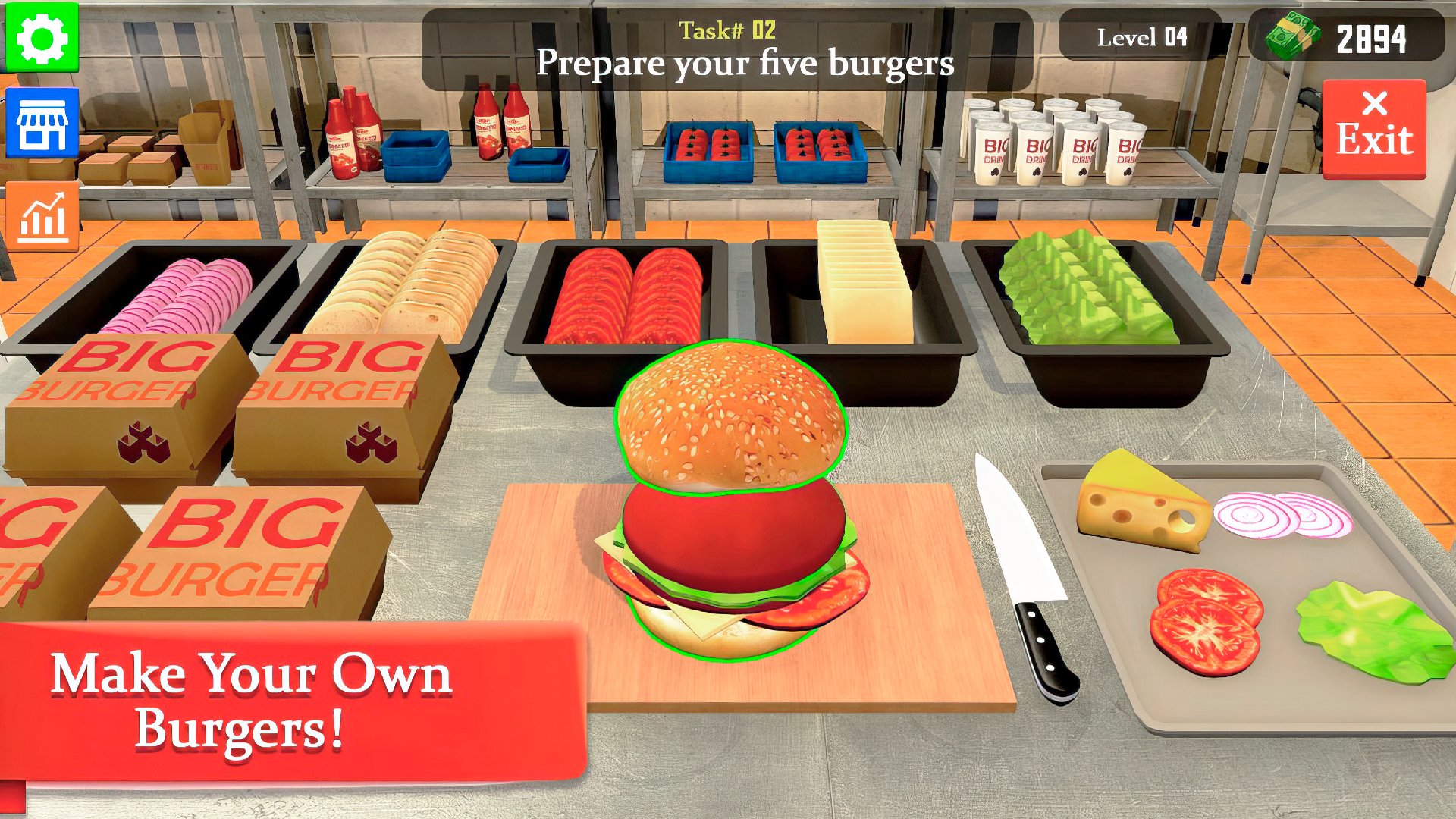The width and height of the screenshot is (1456, 819).
Task: Click the Task# 02 banner
Action: pos(726,32)
